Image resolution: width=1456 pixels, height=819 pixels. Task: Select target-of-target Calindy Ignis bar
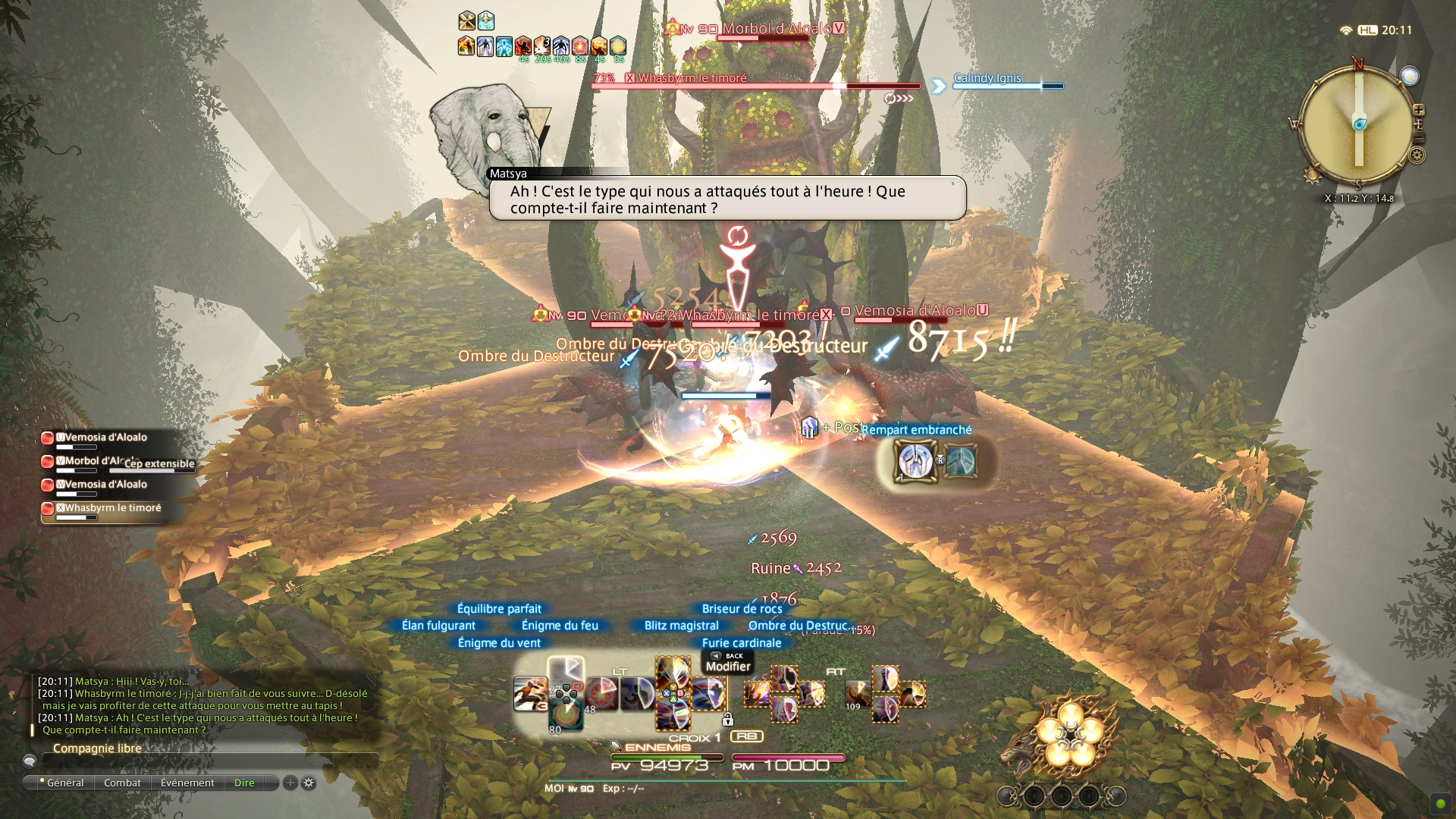tap(1007, 82)
